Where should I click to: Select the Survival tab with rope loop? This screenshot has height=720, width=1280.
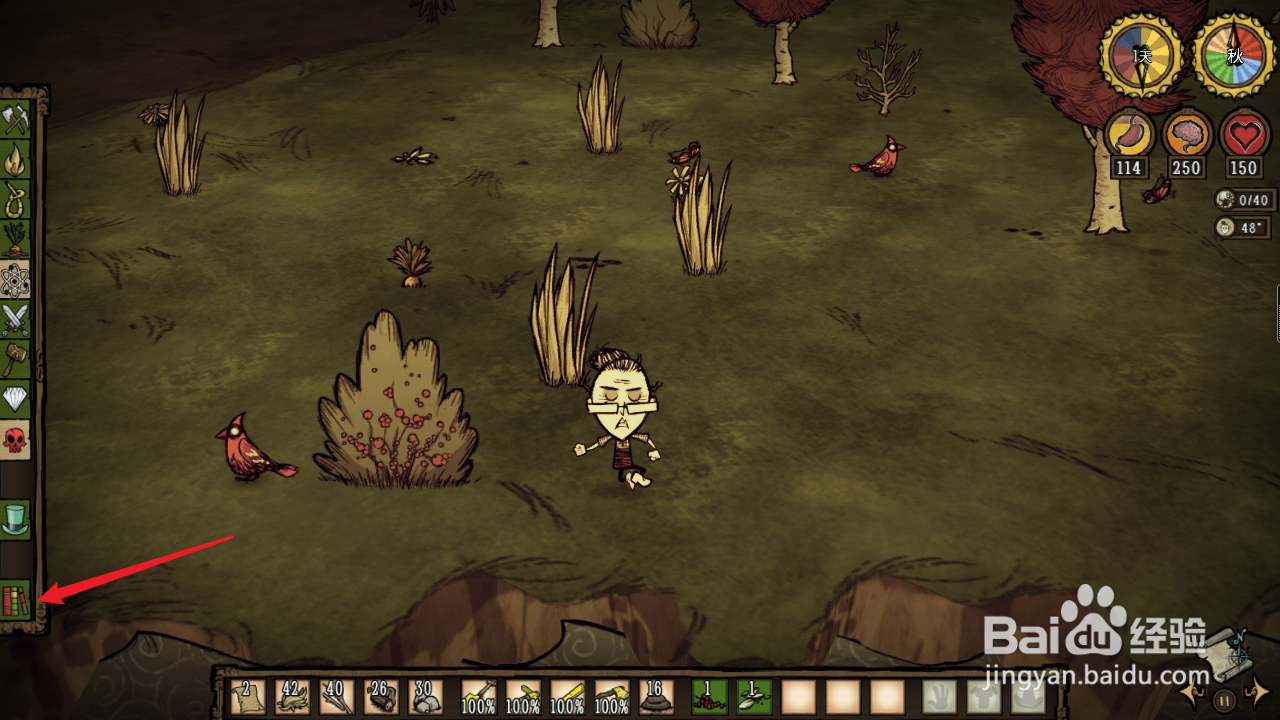tap(15, 200)
